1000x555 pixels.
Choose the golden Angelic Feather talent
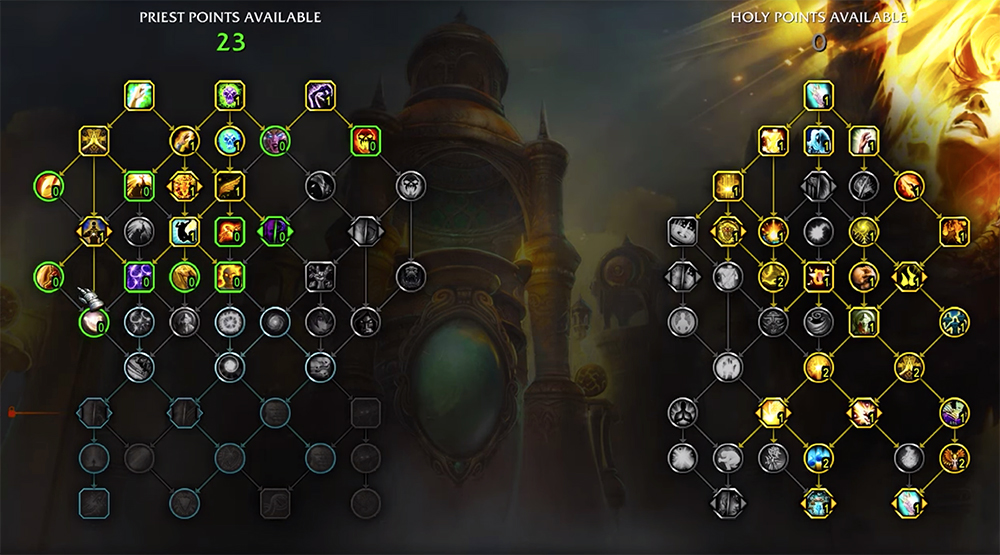click(x=231, y=185)
